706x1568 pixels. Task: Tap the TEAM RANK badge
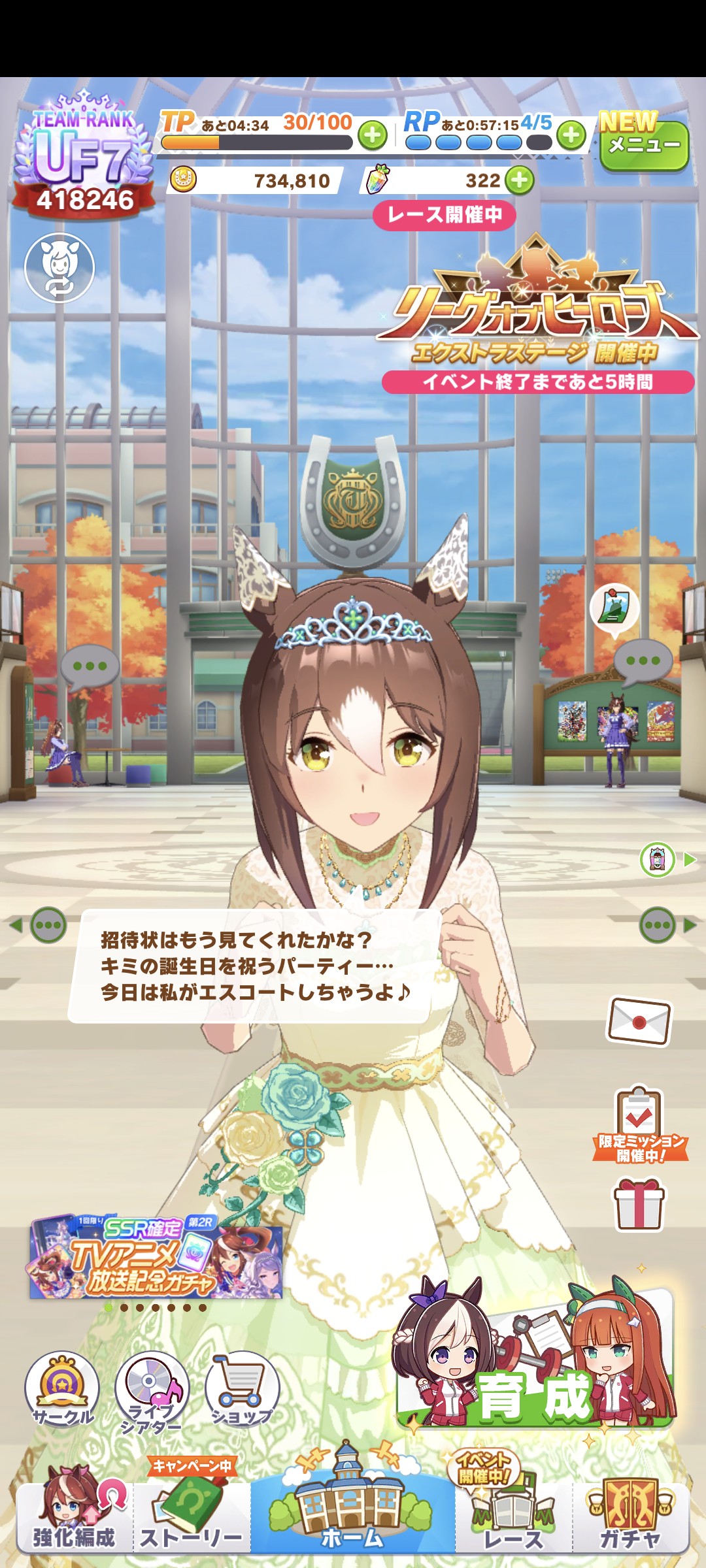[84, 158]
